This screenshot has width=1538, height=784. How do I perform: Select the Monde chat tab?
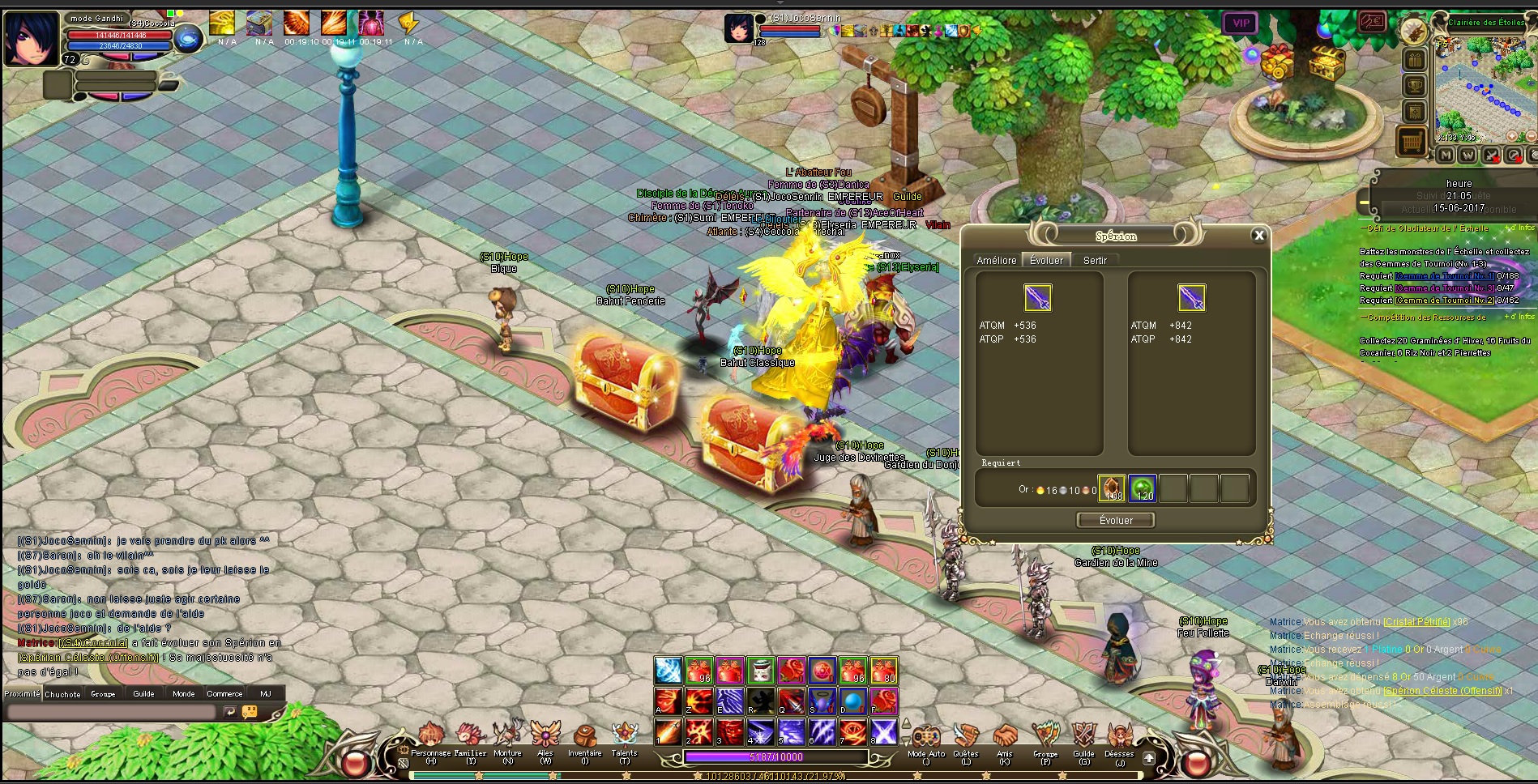click(x=183, y=694)
